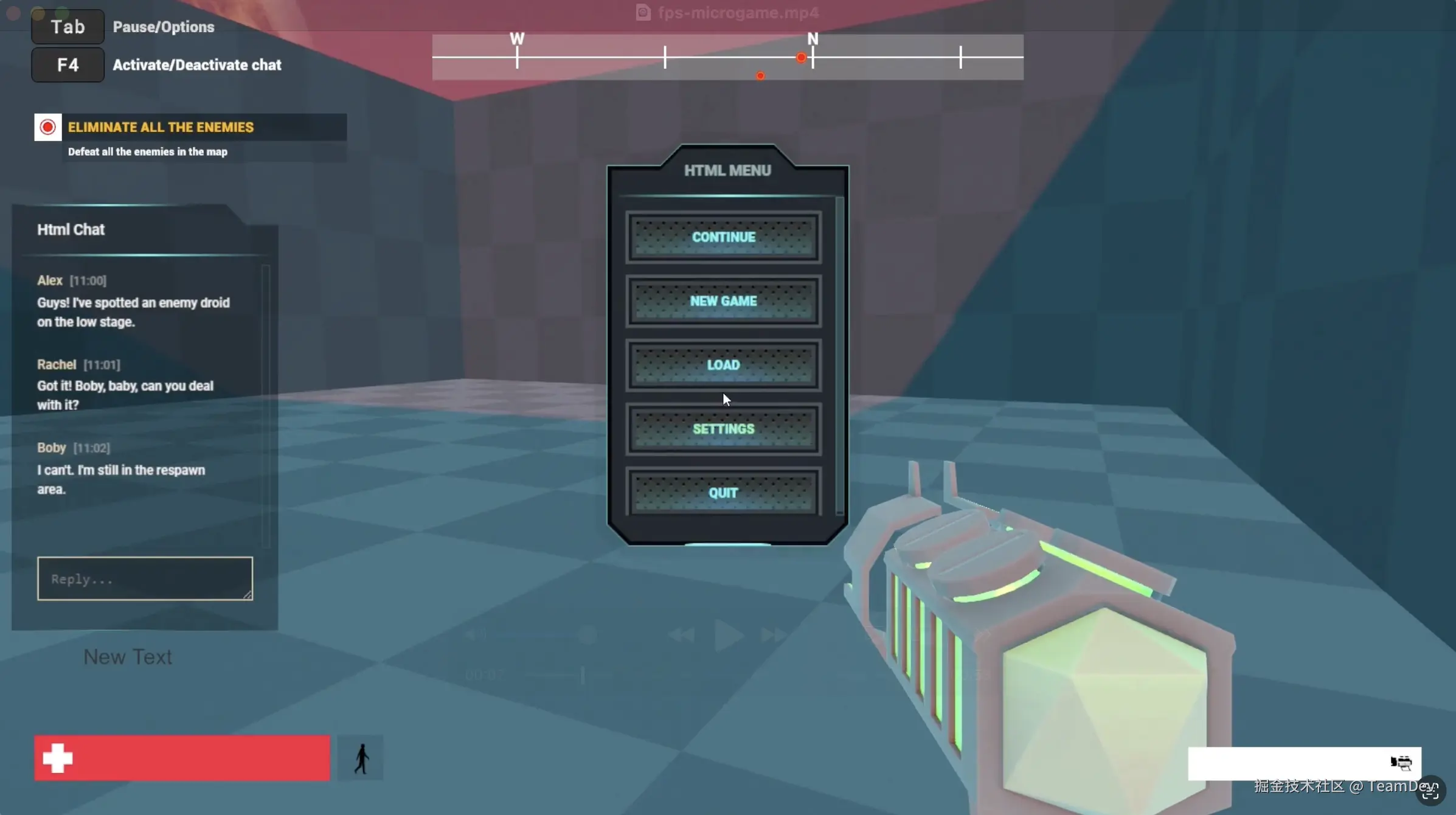
Task: Click the printer icon in bottom-right field
Action: click(1402, 762)
